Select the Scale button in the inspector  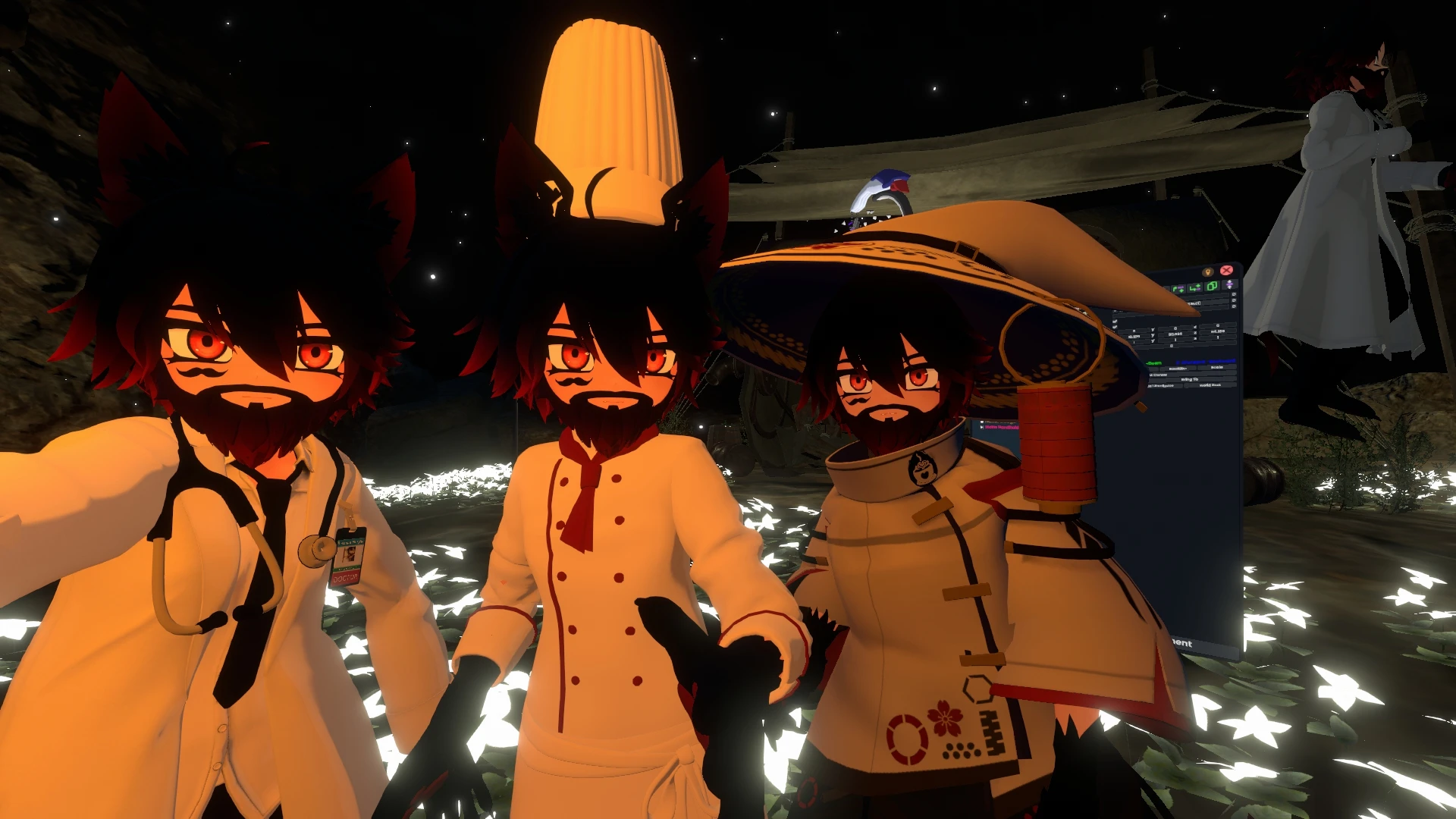click(1216, 367)
